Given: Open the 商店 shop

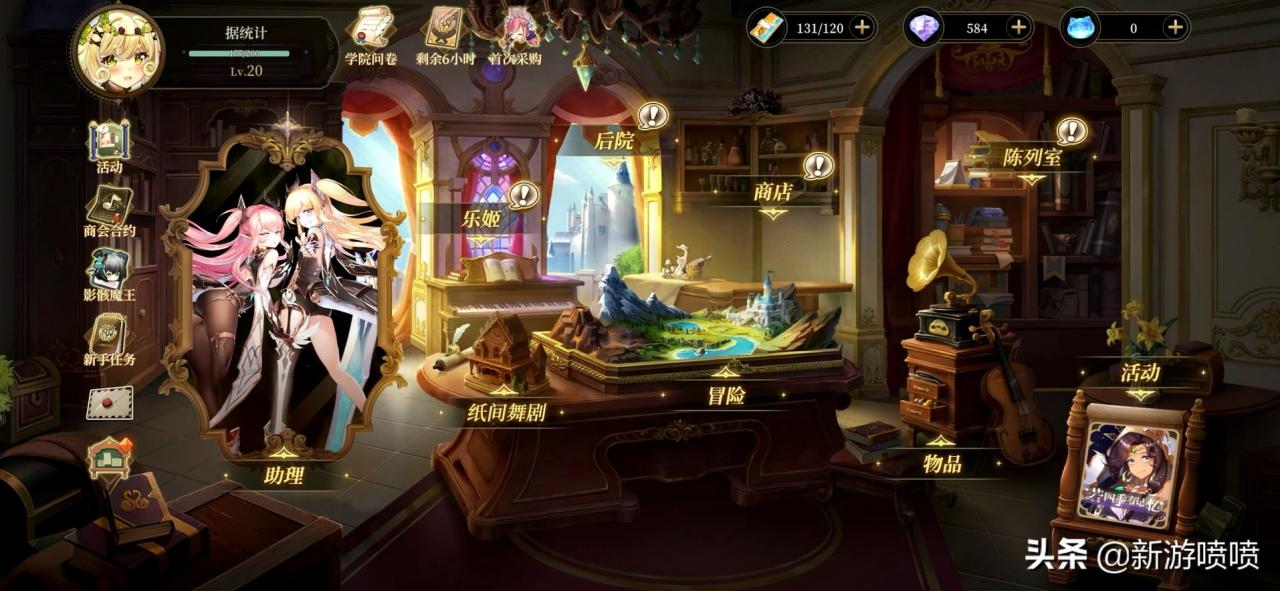Looking at the screenshot, I should tap(773, 192).
